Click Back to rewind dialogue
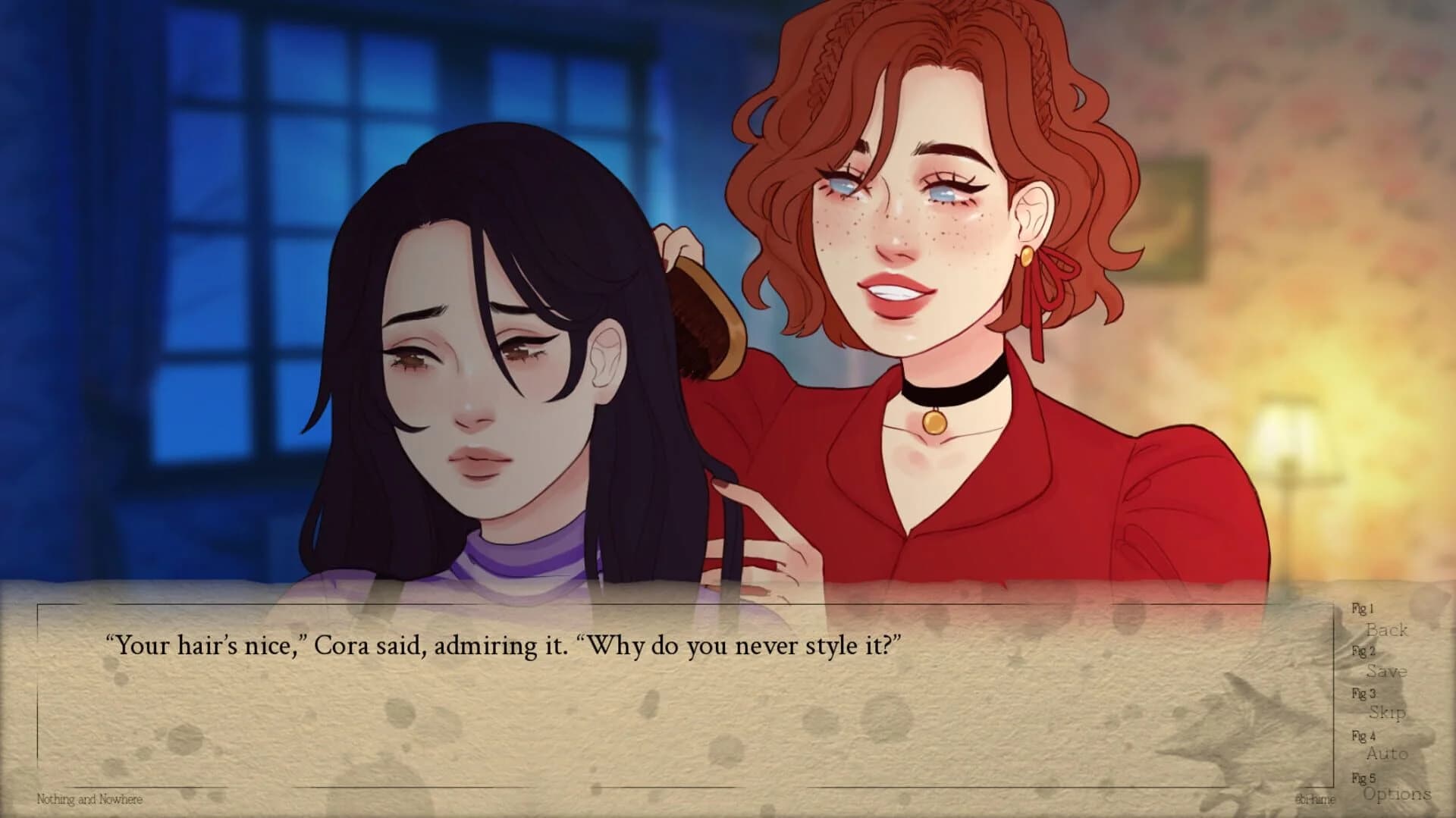 pyautogui.click(x=1386, y=632)
